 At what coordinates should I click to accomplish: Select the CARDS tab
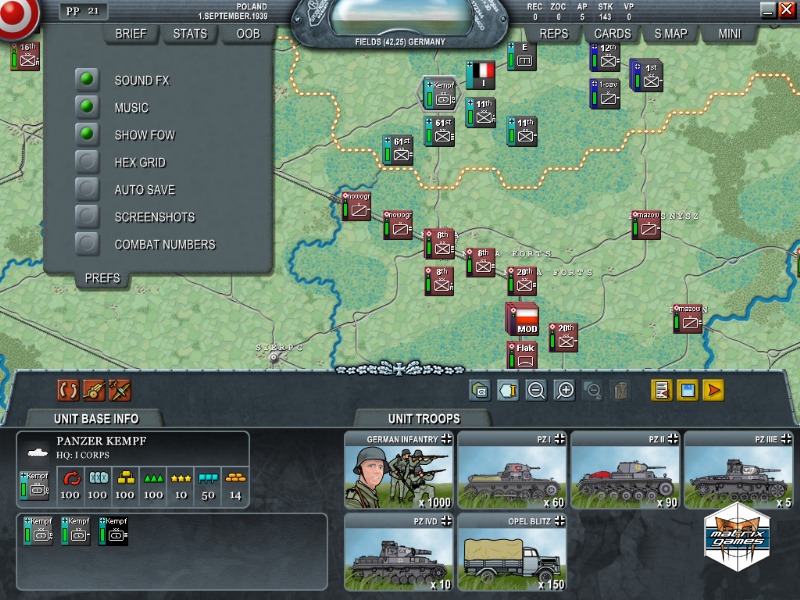pyautogui.click(x=612, y=34)
